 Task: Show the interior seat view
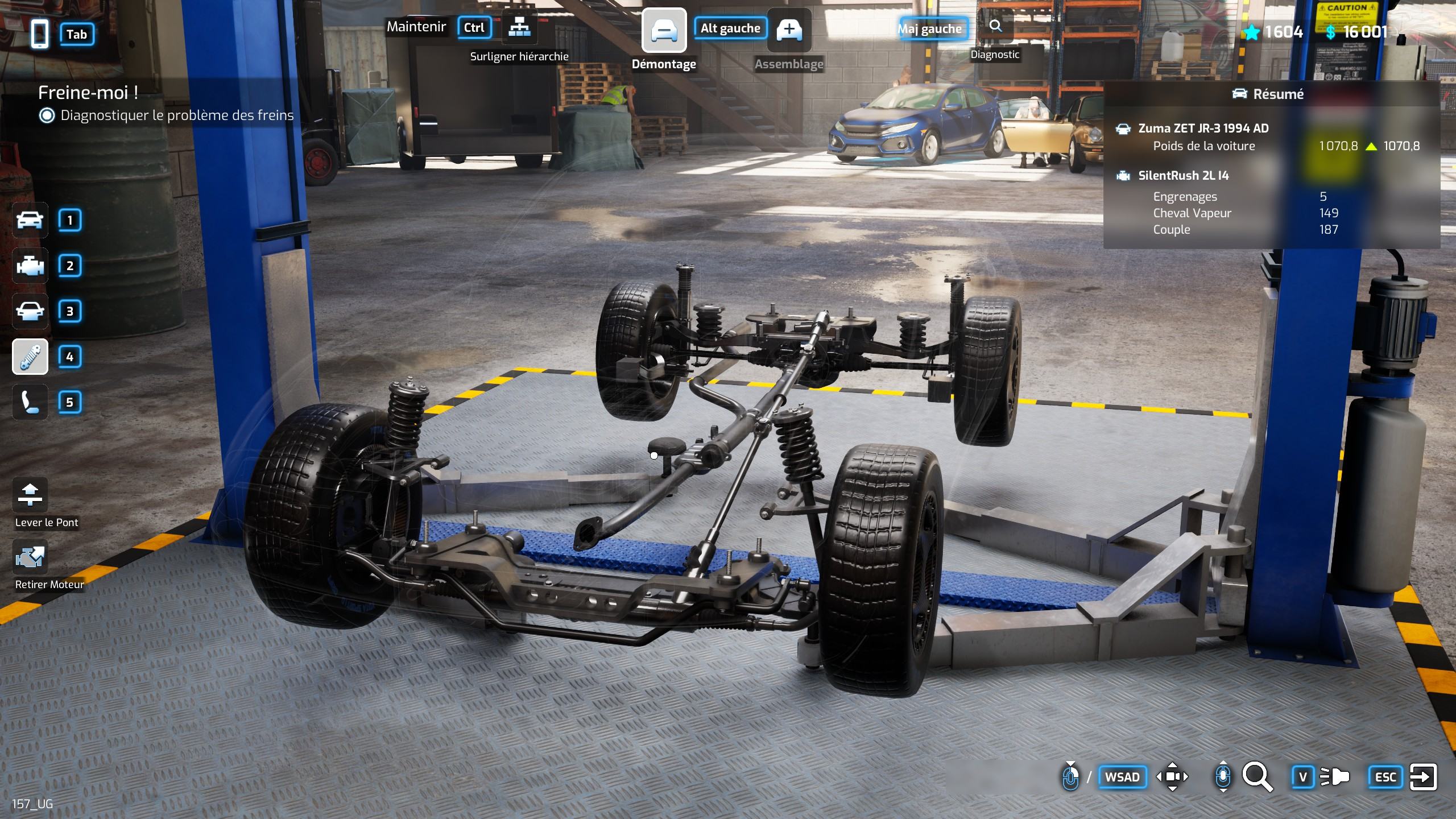30,402
